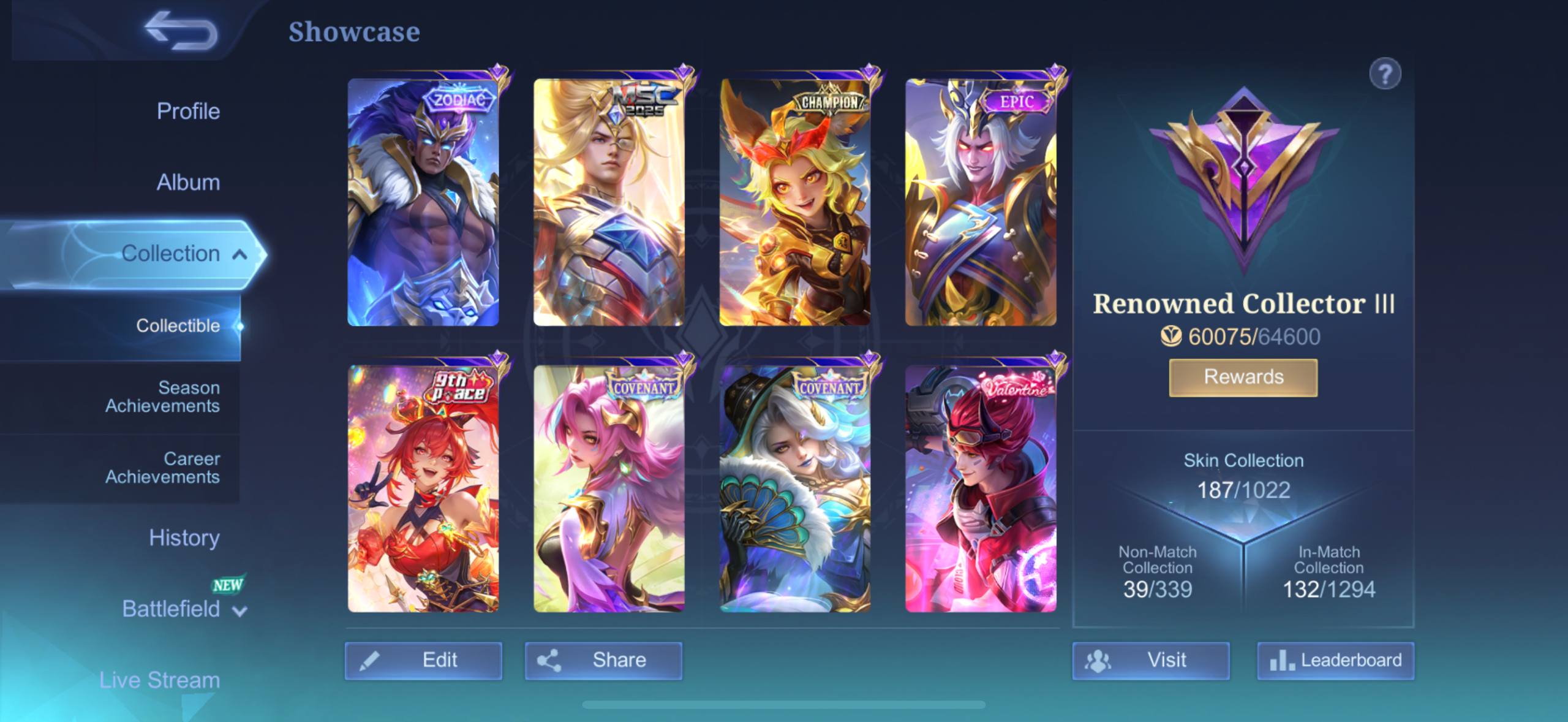Choose the Champion skin card
This screenshot has height=722, width=1568.
point(795,202)
